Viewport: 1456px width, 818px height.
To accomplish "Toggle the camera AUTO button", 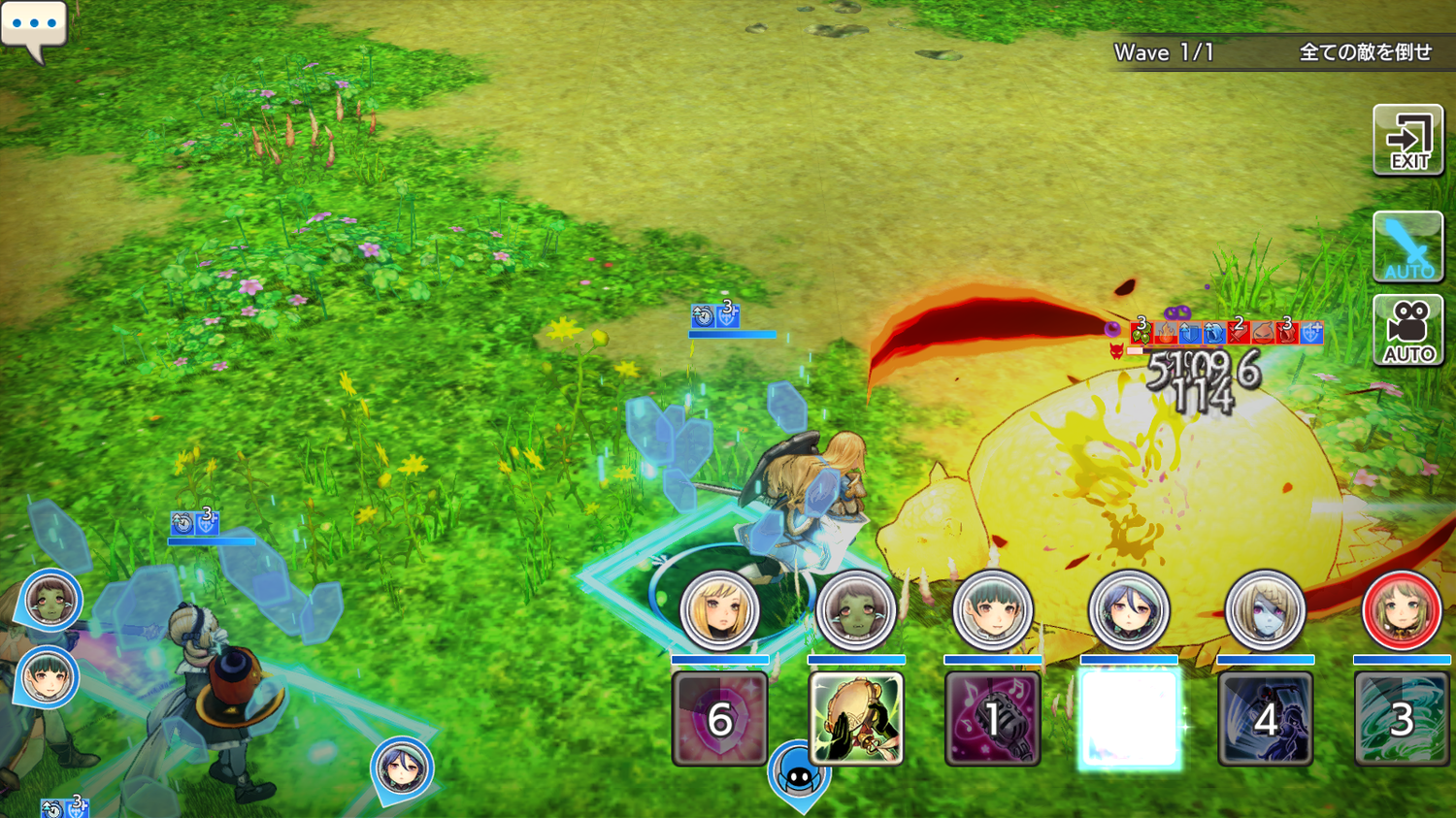I will (1407, 330).
